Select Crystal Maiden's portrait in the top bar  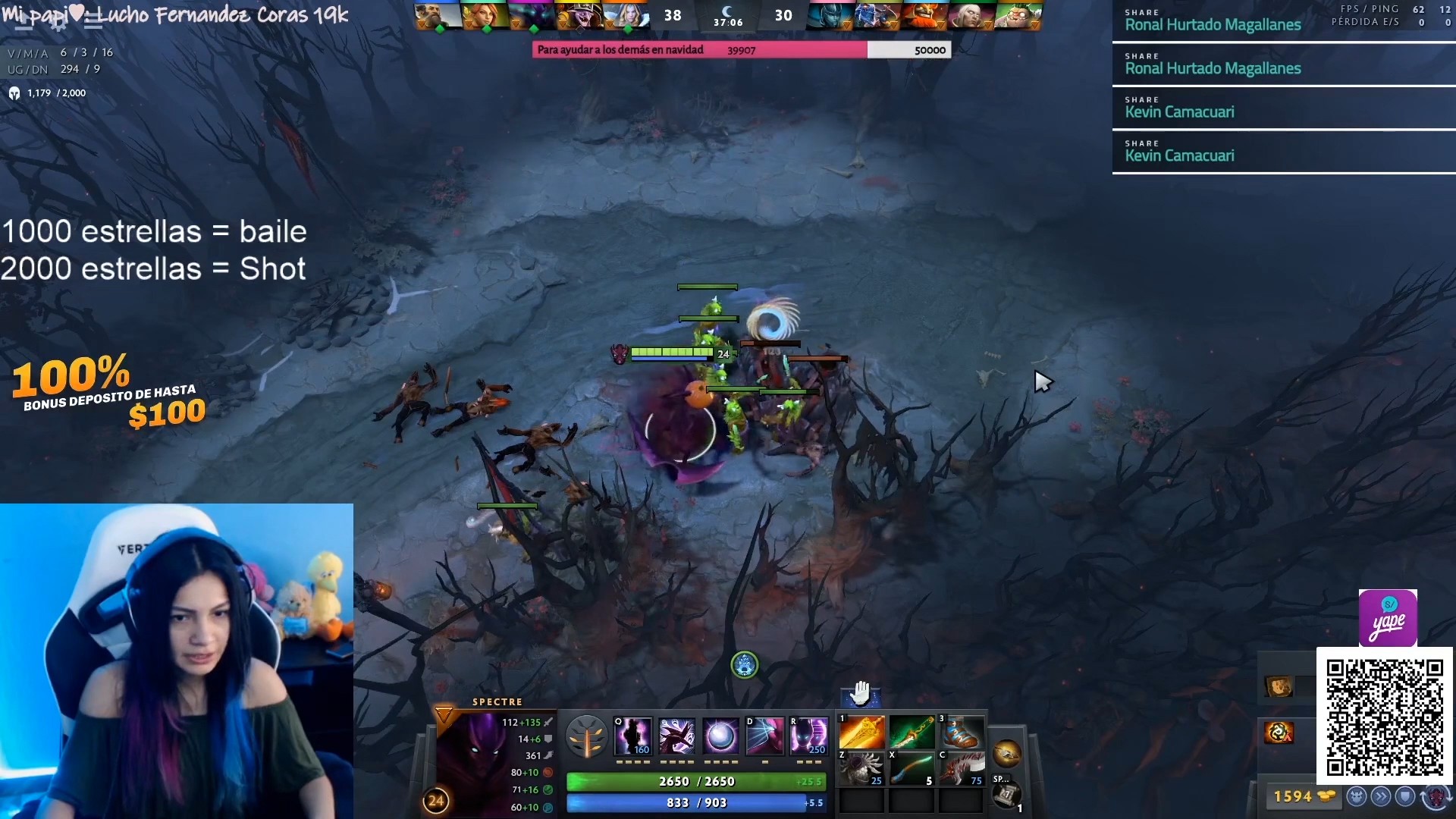(626, 15)
